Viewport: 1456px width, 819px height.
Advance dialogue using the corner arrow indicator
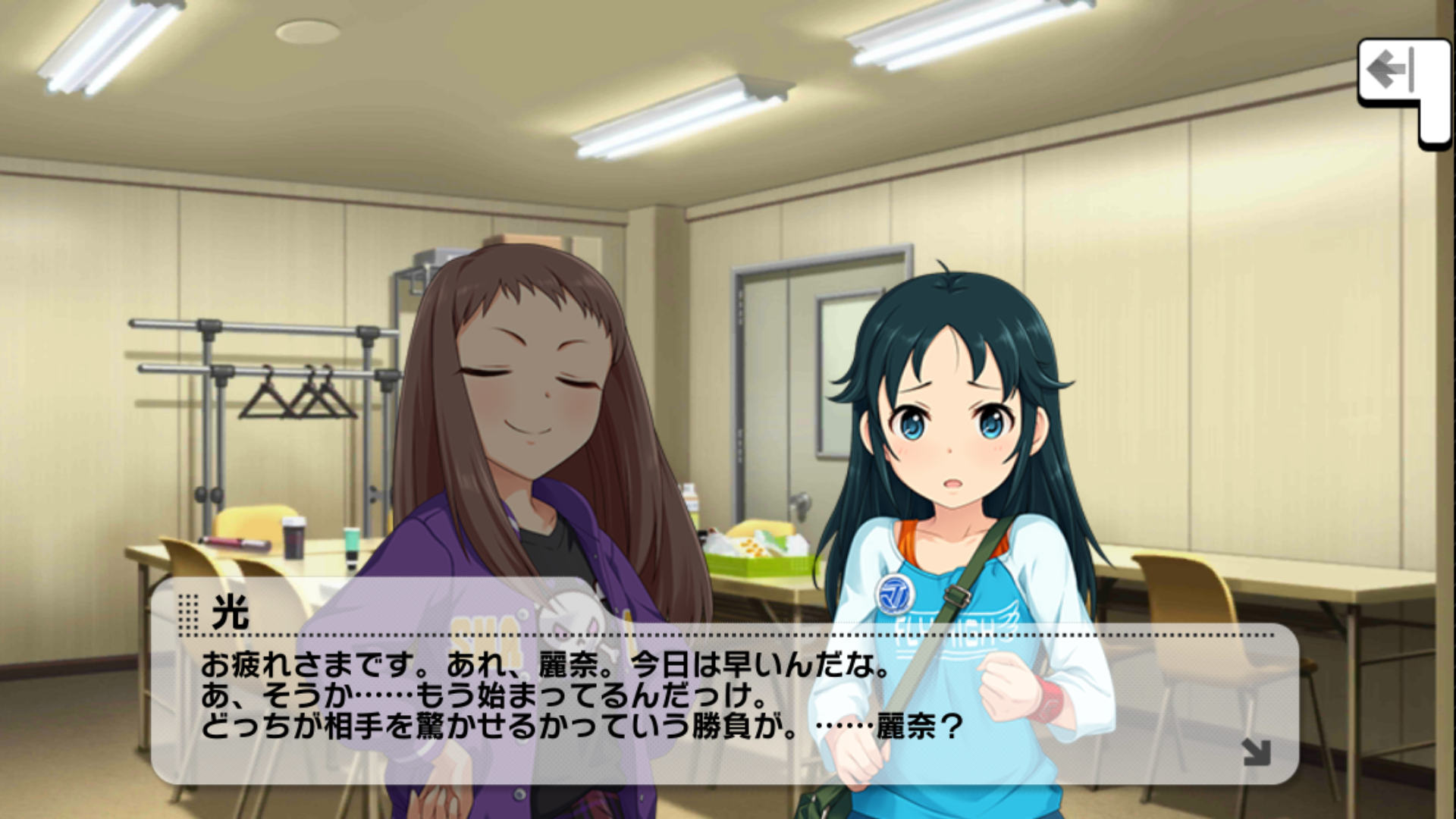coord(1256,752)
